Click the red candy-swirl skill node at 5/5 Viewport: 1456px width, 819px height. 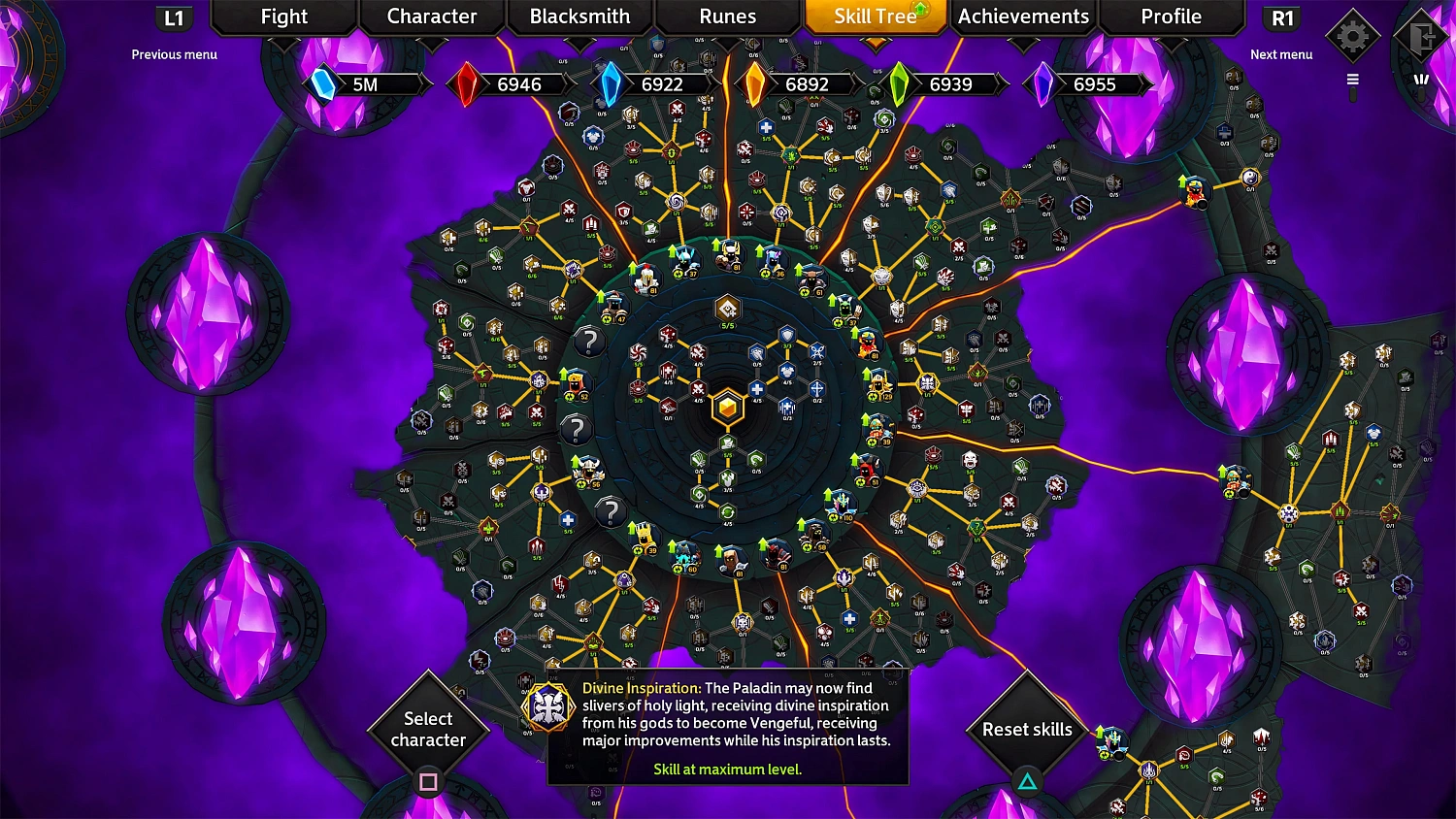point(638,352)
